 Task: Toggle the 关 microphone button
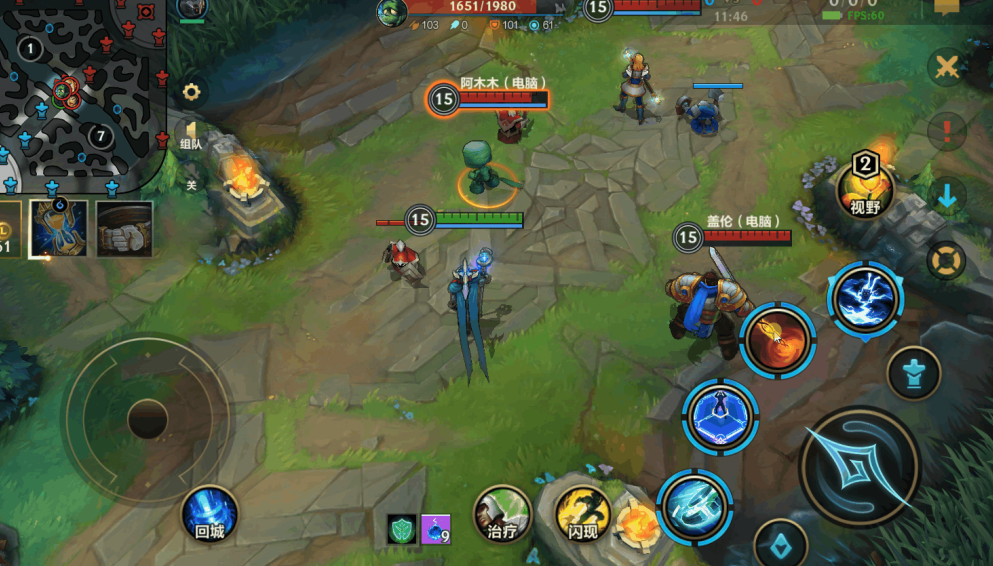[x=190, y=182]
